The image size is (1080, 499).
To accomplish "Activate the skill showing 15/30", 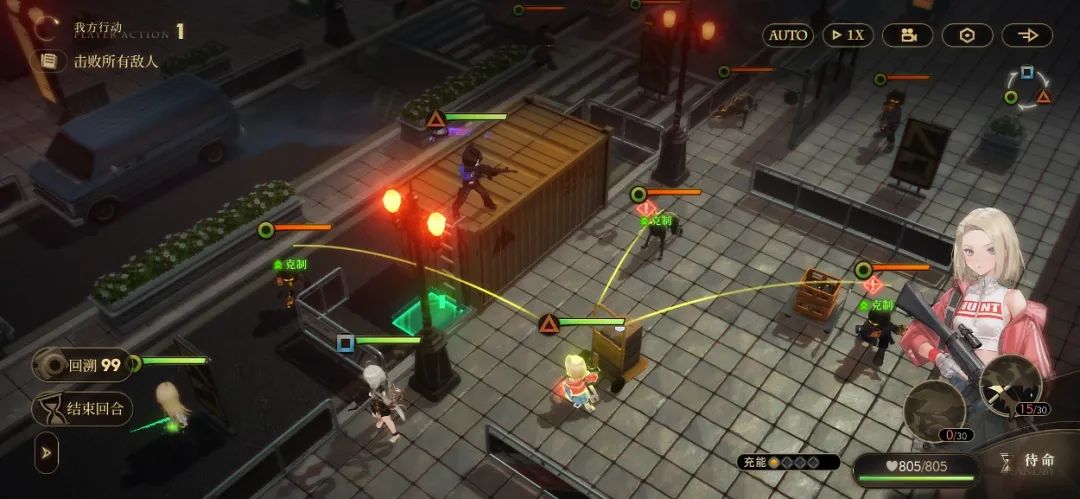I will [1010, 383].
